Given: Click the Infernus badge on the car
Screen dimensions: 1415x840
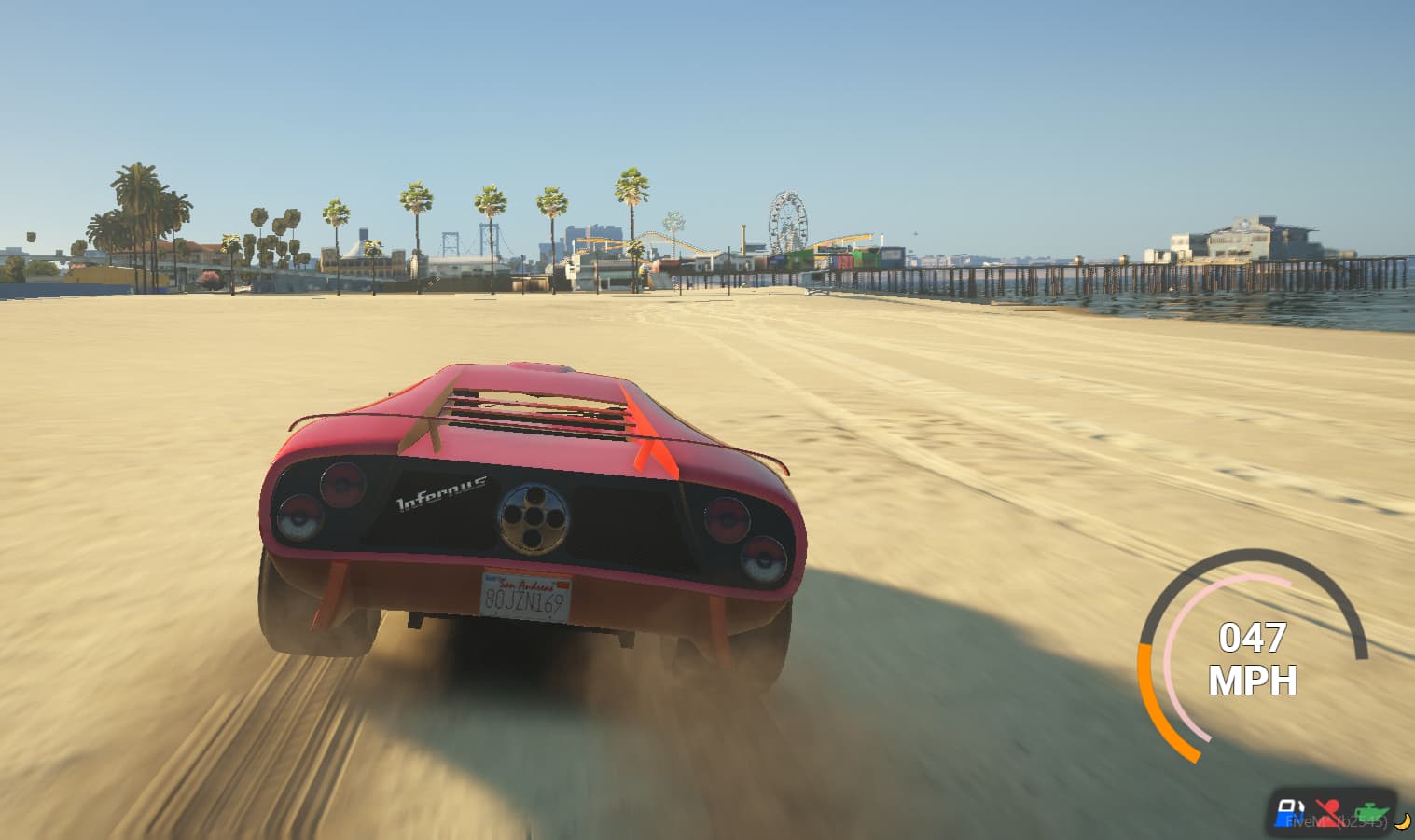Looking at the screenshot, I should 439,494.
